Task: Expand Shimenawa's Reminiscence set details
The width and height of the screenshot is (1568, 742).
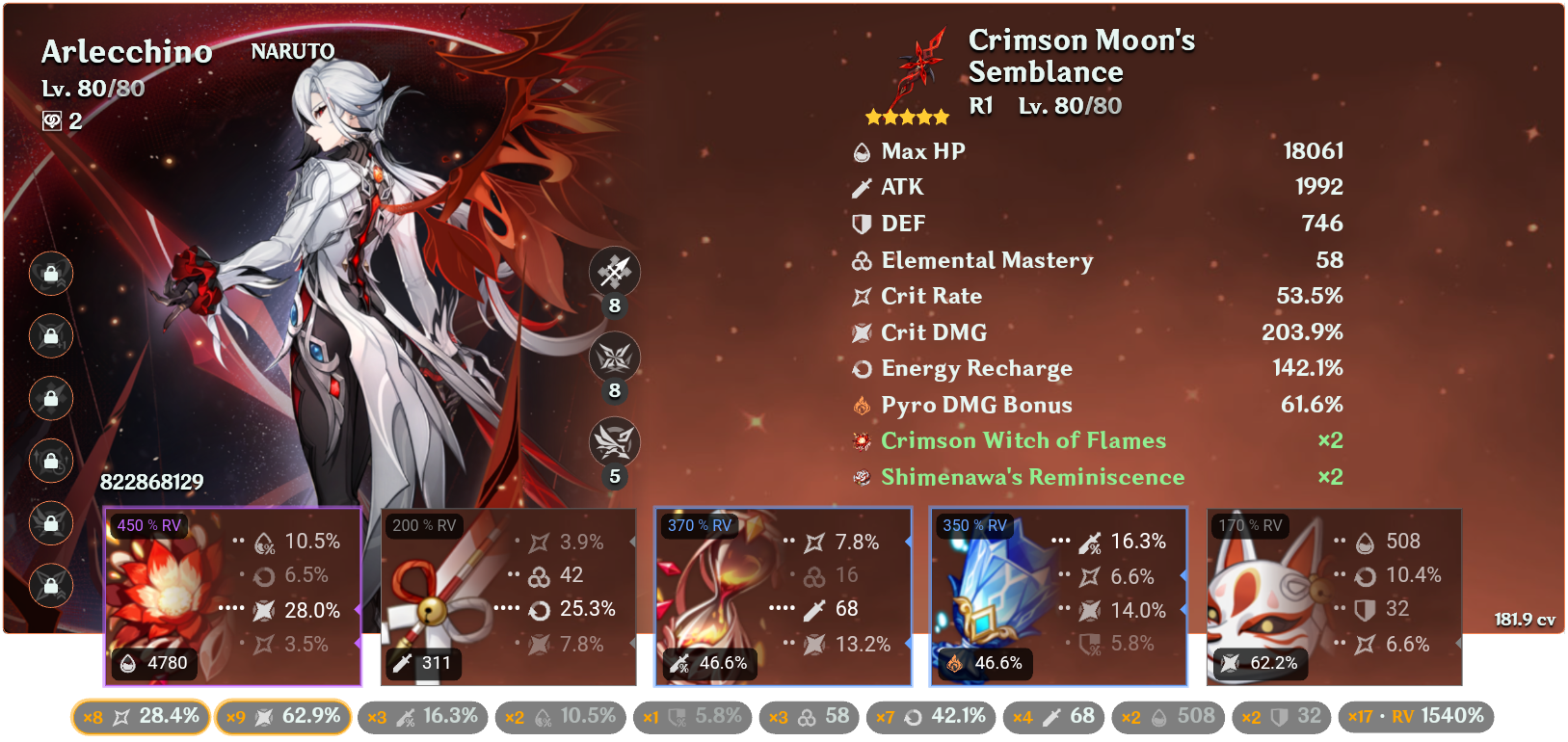Action: click(x=1032, y=476)
